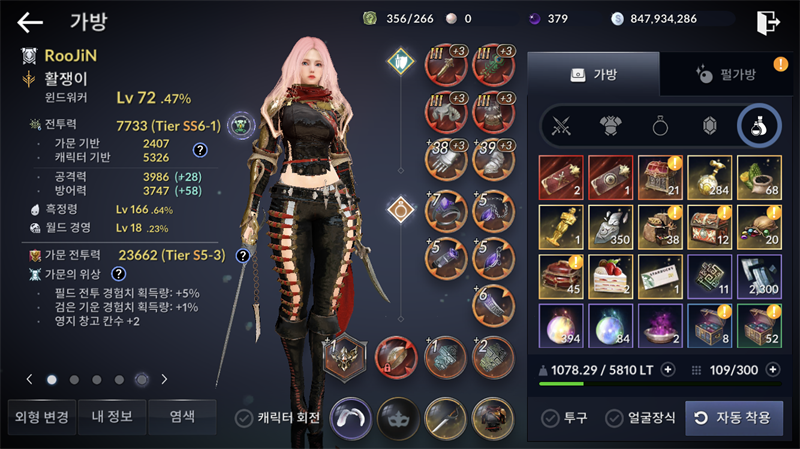Open help for 가문의 위상
Screen dimensions: 800x449
click(x=119, y=273)
